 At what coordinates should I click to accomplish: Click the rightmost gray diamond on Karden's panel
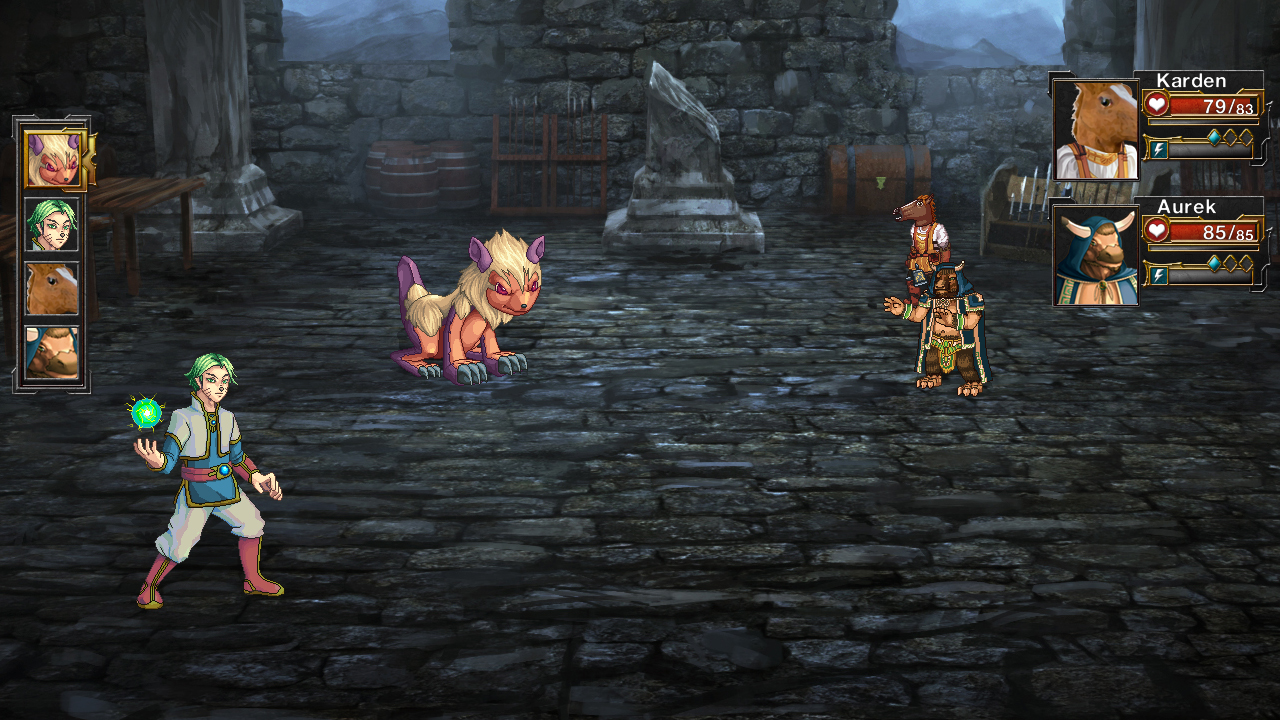[1245, 136]
